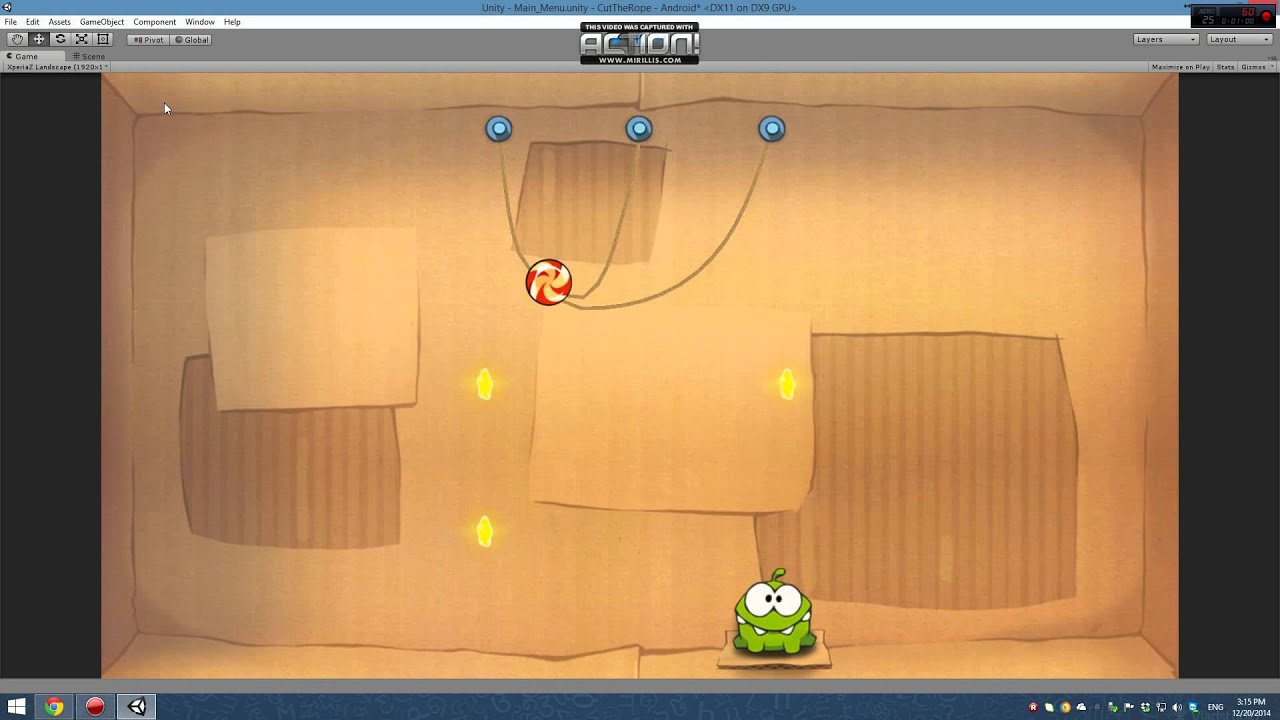This screenshot has width=1280, height=720.
Task: Toggle Global coordinate mode
Action: [x=192, y=39]
